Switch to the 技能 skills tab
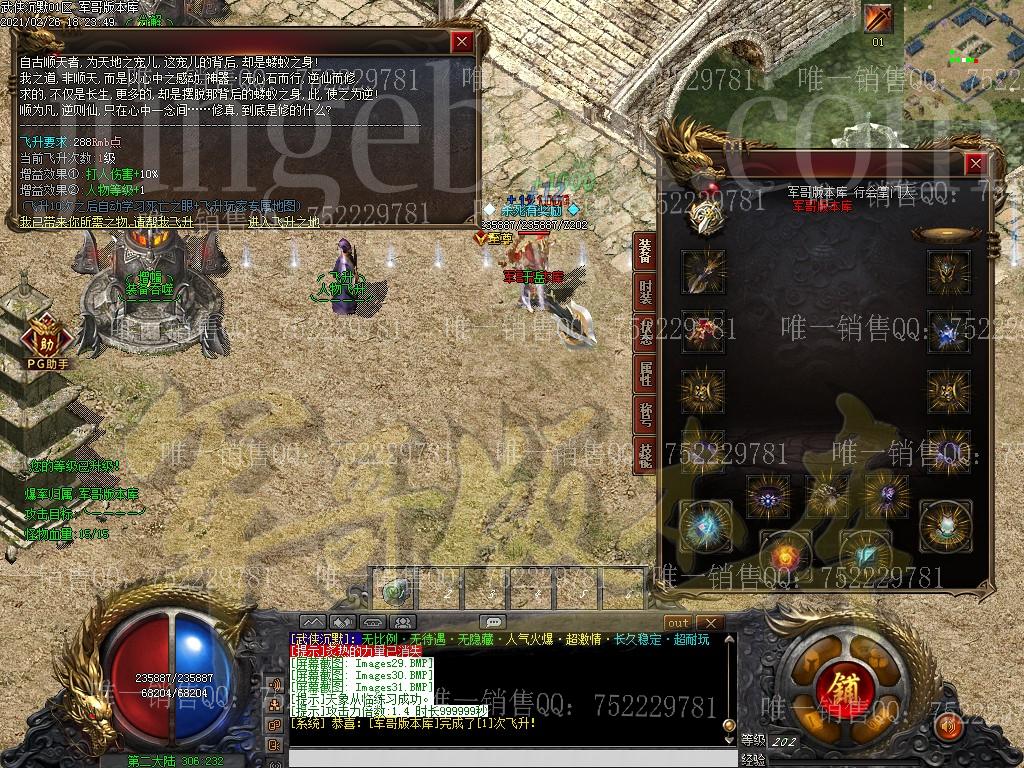1024x768 pixels. coord(645,455)
